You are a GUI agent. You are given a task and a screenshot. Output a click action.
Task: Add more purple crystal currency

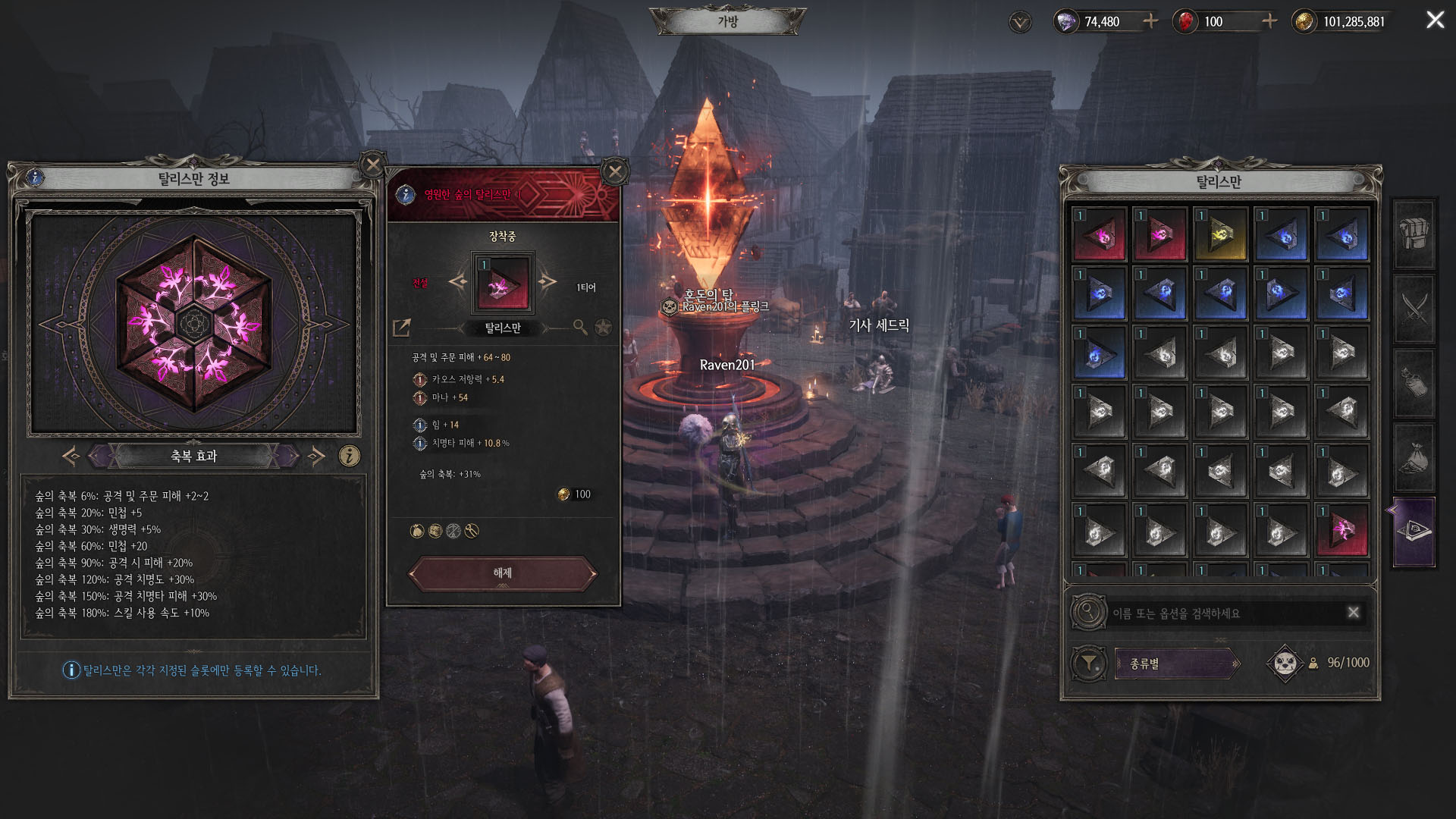coord(1150,21)
